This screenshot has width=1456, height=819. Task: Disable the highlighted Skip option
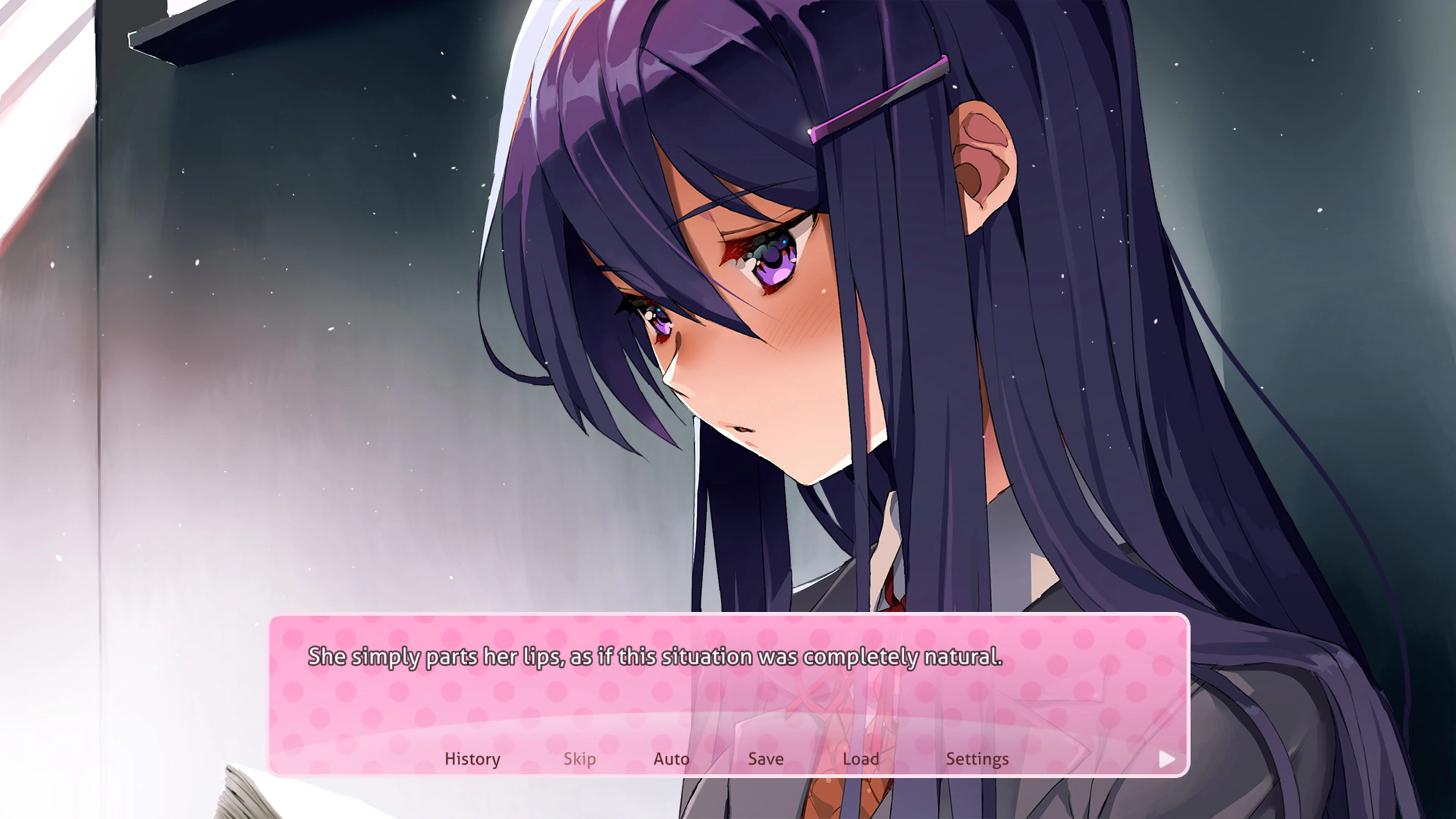pyautogui.click(x=579, y=759)
